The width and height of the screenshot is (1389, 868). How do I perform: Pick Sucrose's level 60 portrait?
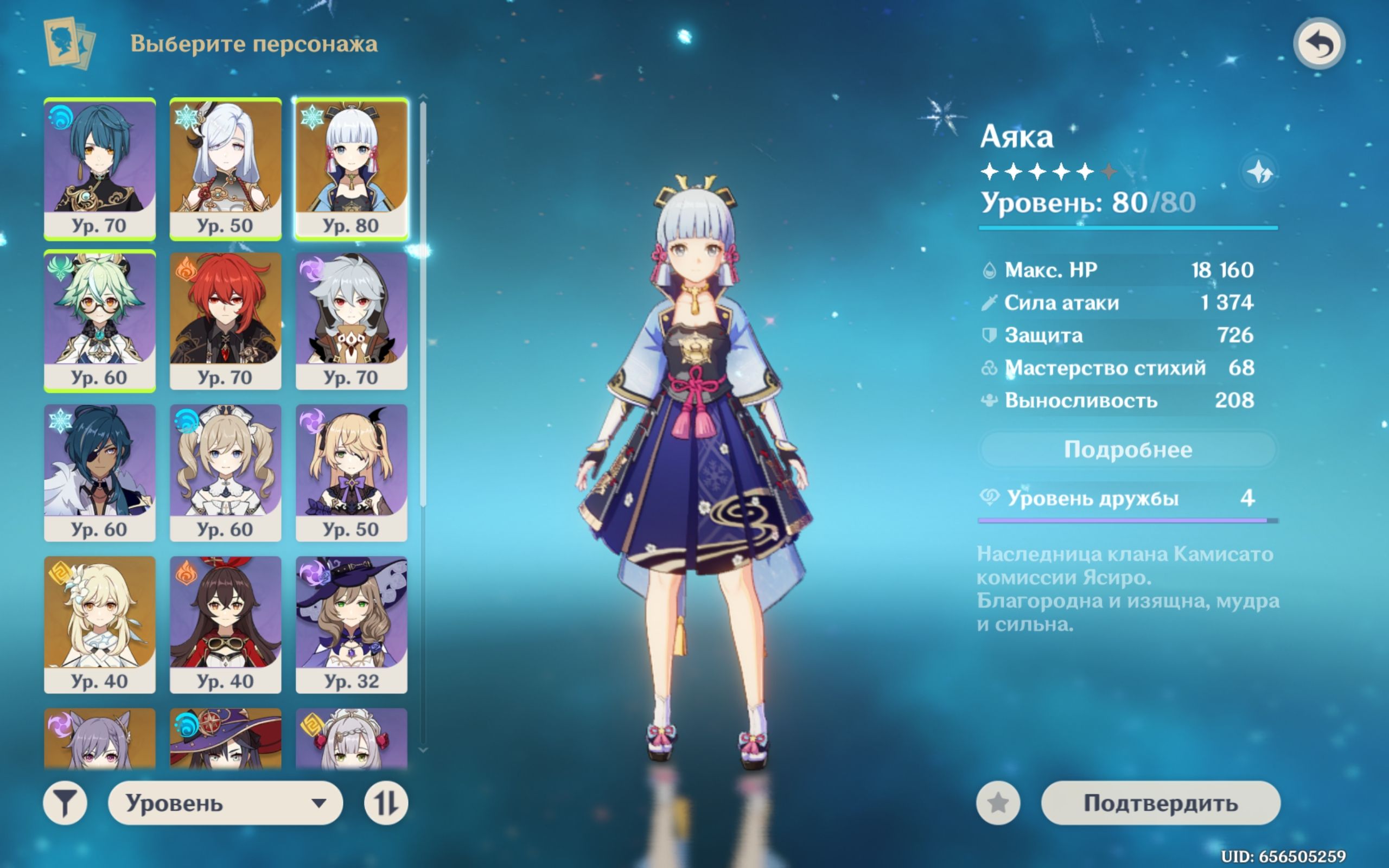[x=99, y=320]
